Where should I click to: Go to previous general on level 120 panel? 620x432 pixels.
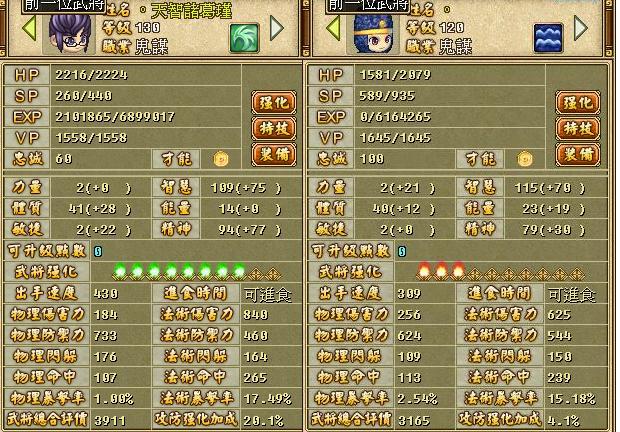click(x=333, y=27)
